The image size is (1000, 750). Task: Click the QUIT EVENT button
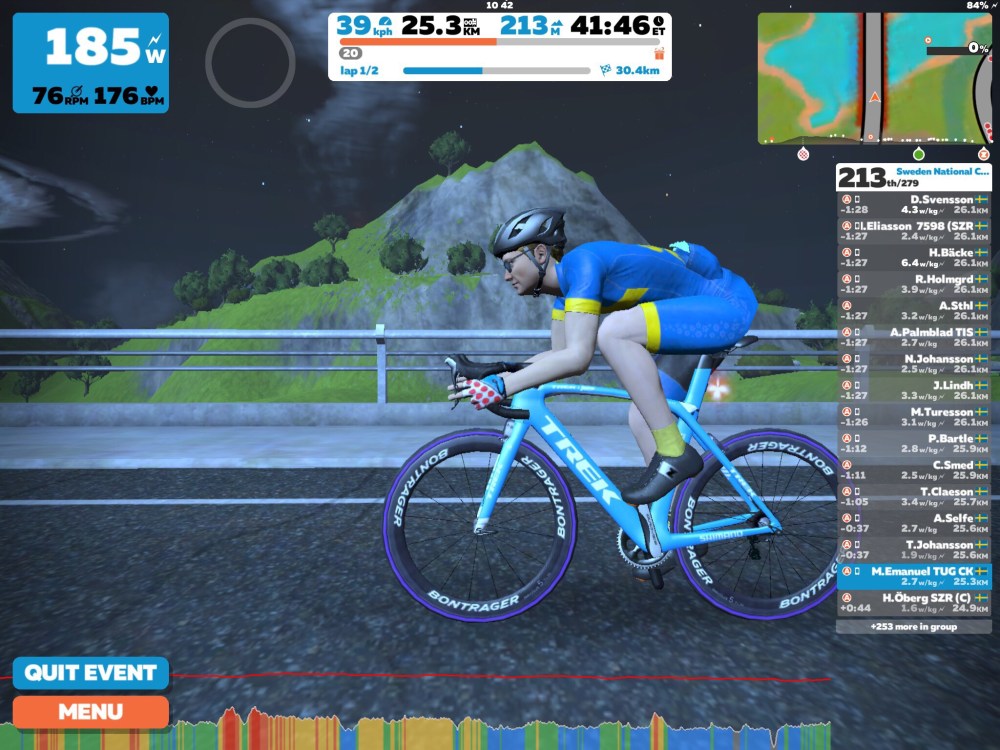[91, 673]
